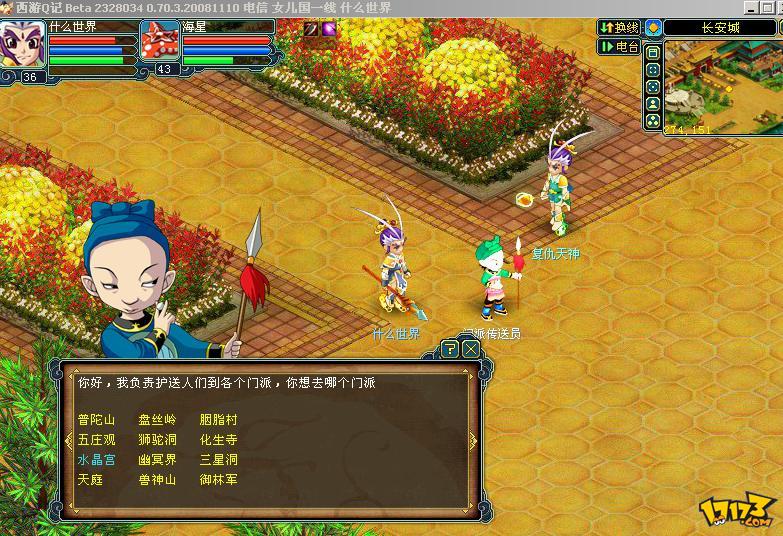
Task: Select the 海星 starfish pet portrait
Action: [159, 42]
